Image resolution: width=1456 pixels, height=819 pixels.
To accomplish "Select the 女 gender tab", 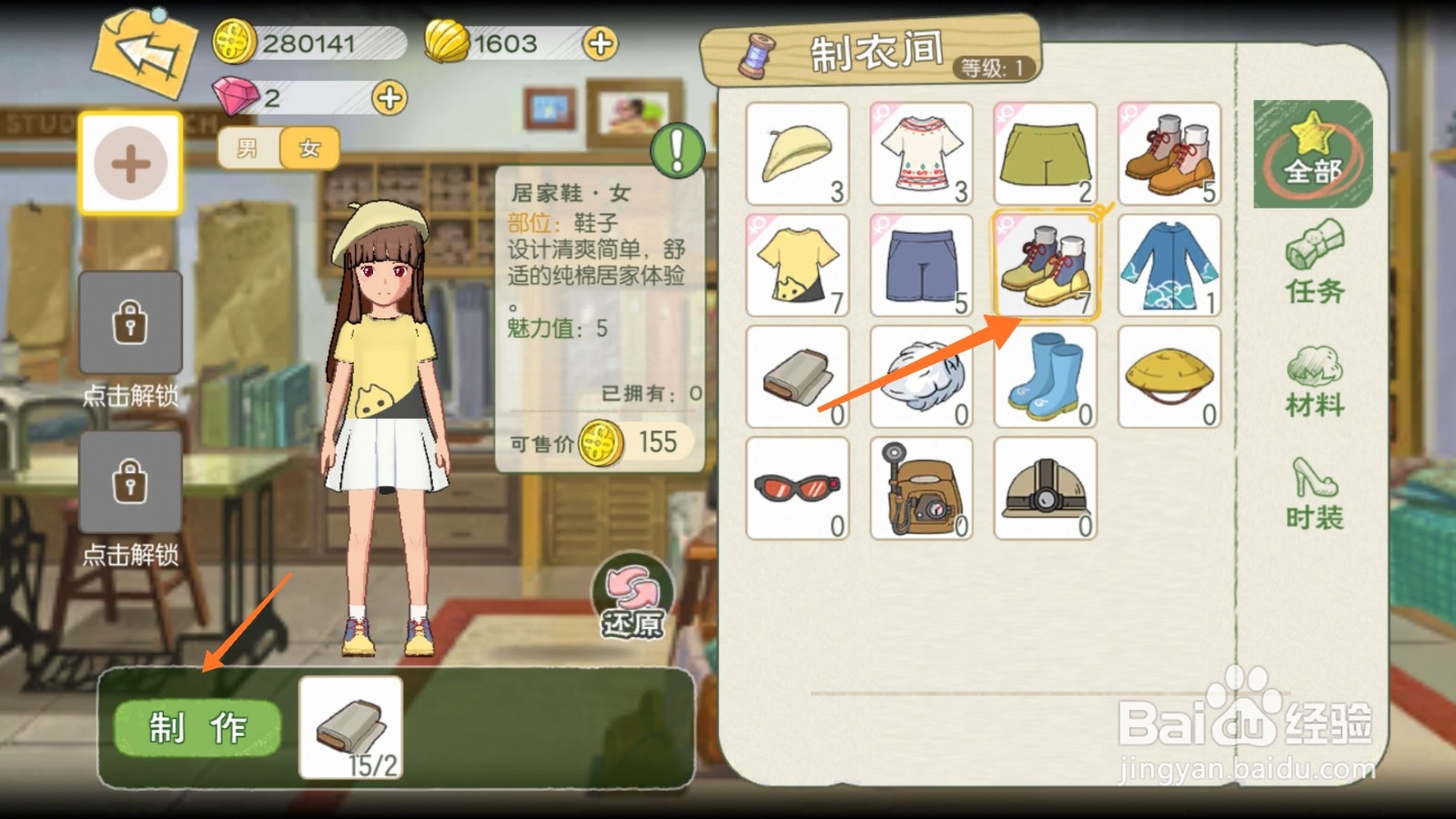I will [307, 148].
